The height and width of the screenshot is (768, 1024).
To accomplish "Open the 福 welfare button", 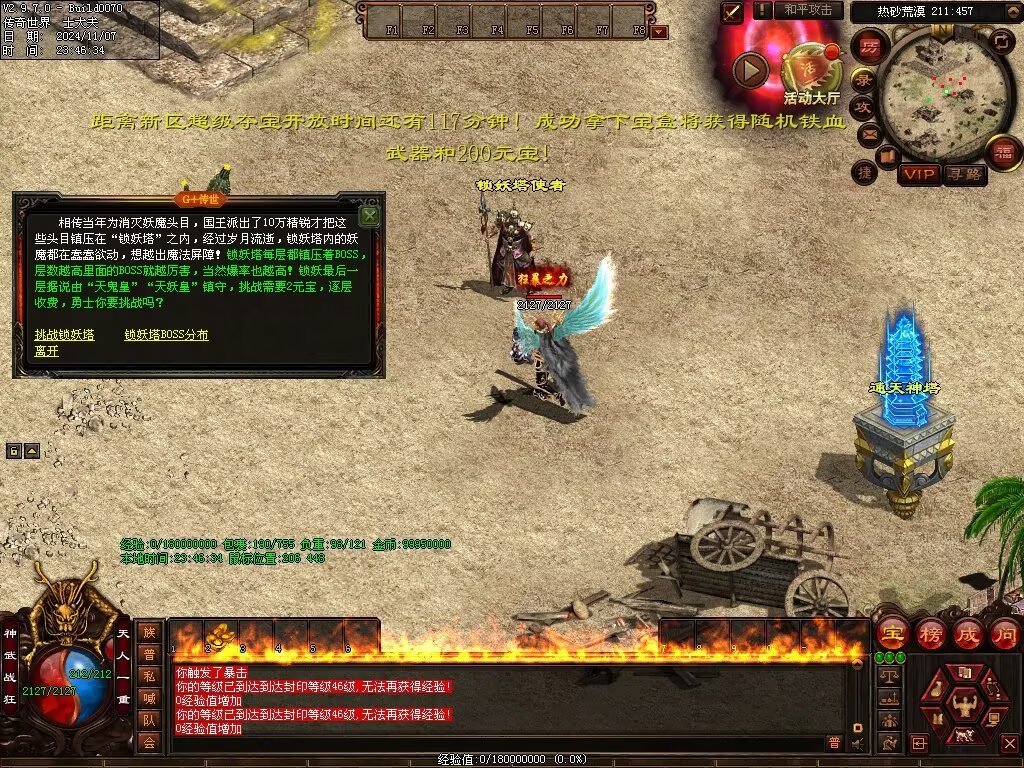I will [1002, 153].
